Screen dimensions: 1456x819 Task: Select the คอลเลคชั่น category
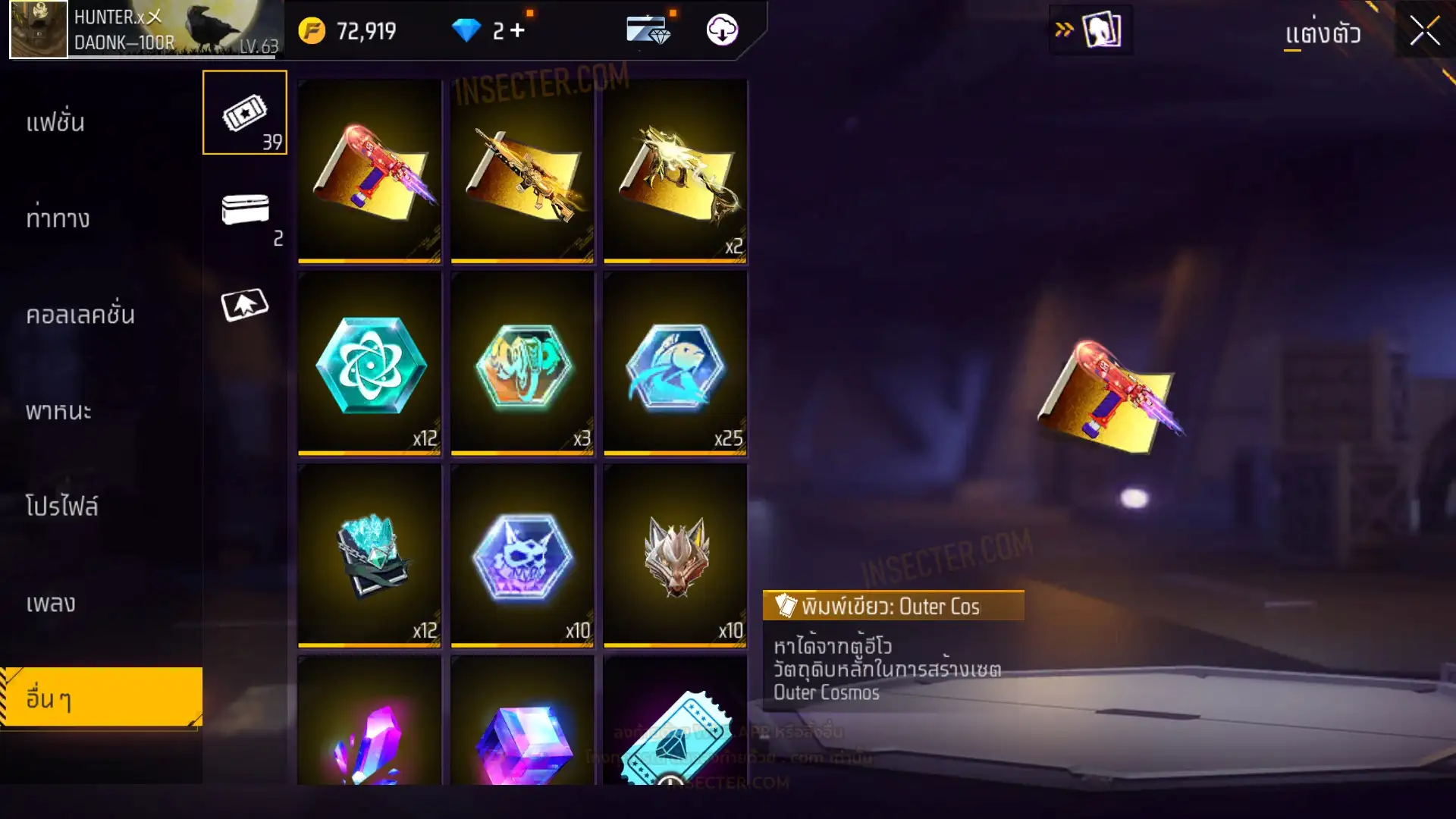80,315
